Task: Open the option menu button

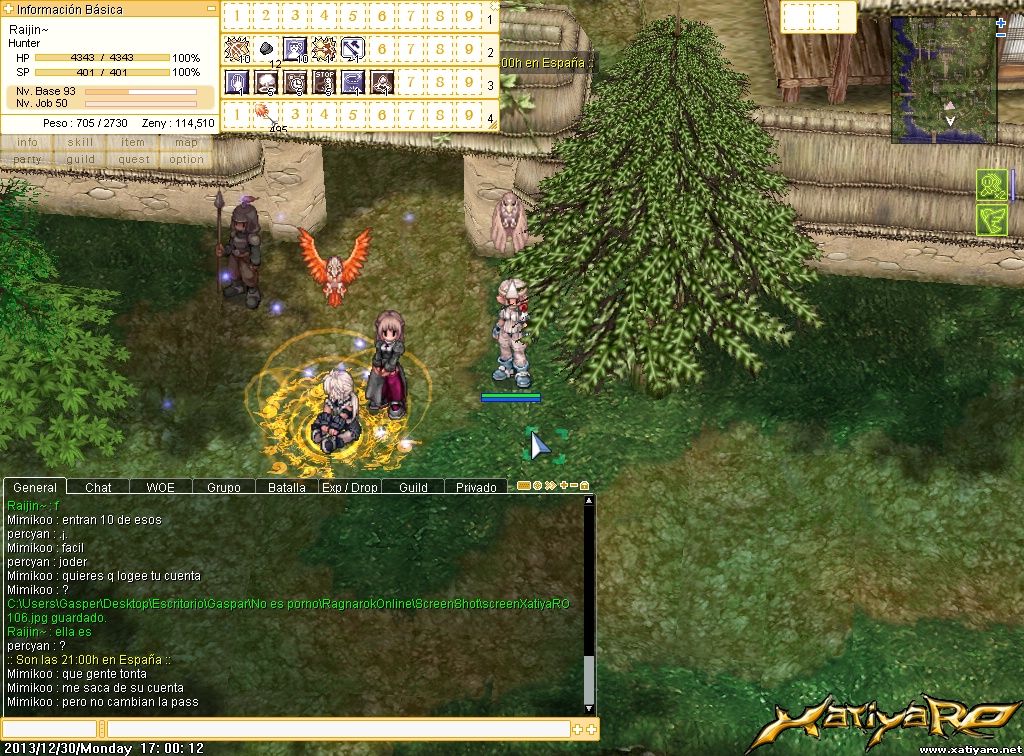Action: pyautogui.click(x=186, y=159)
